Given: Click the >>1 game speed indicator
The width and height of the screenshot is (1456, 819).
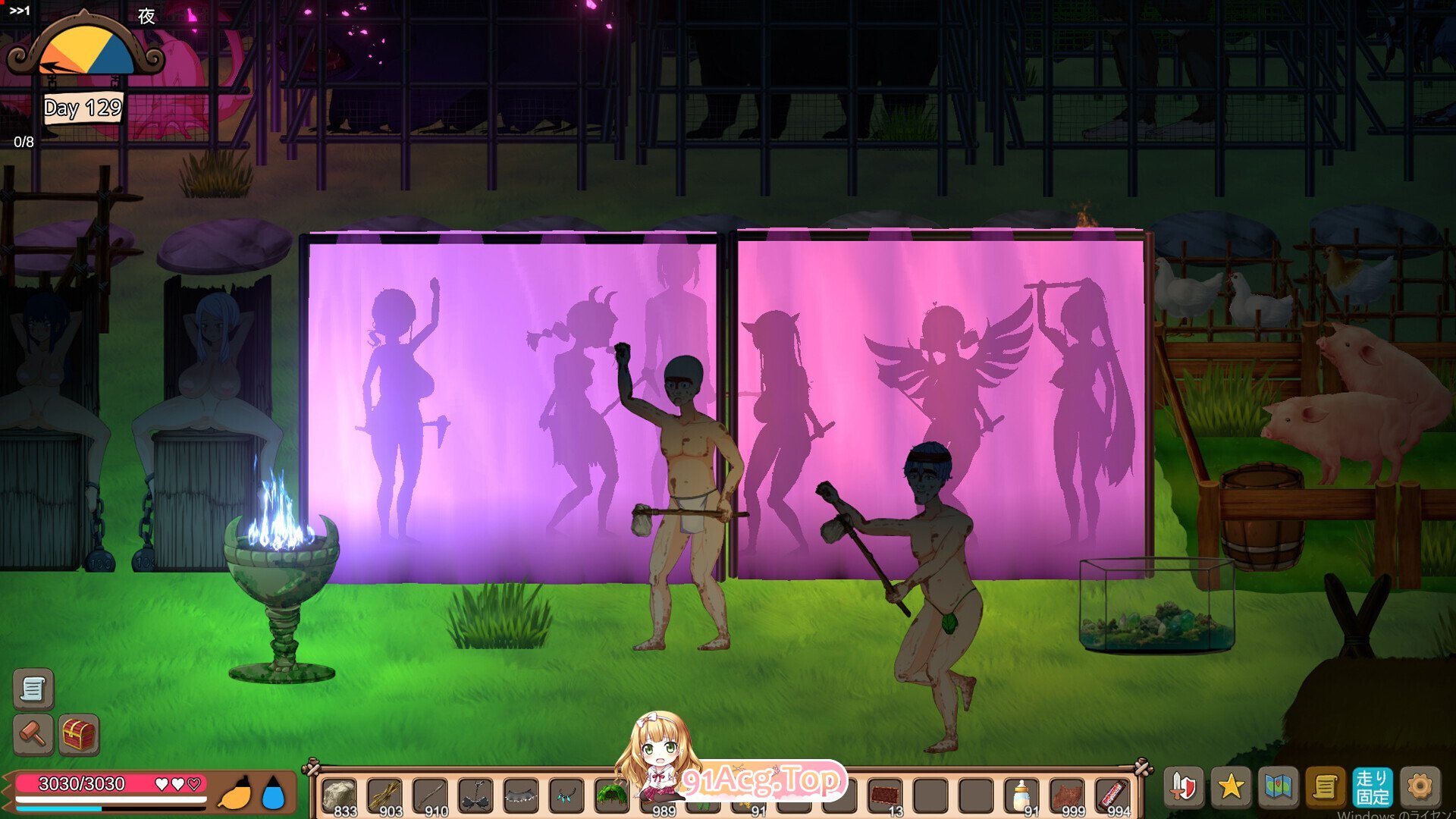Looking at the screenshot, I should pos(21,9).
